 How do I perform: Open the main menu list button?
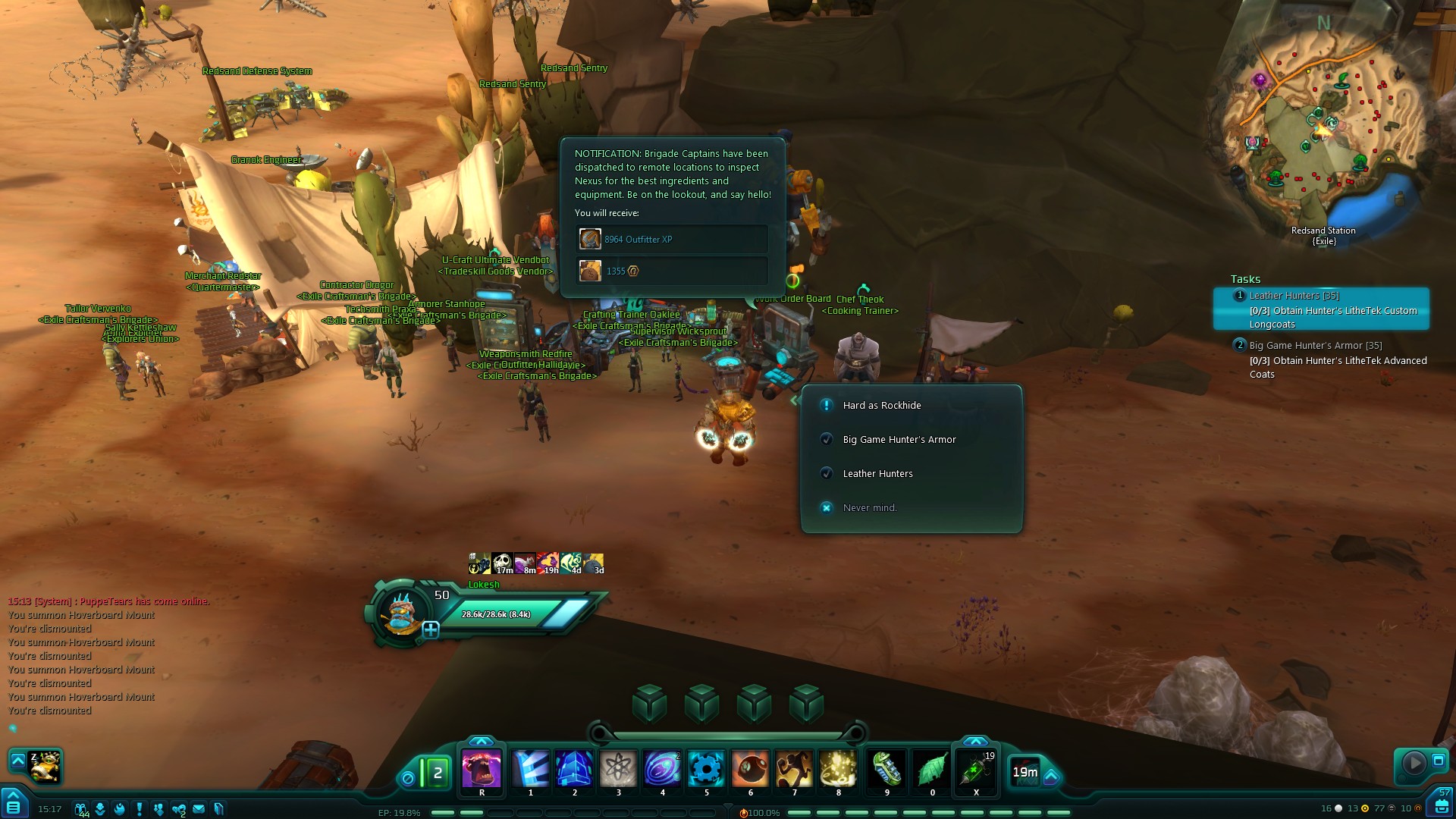(14, 805)
